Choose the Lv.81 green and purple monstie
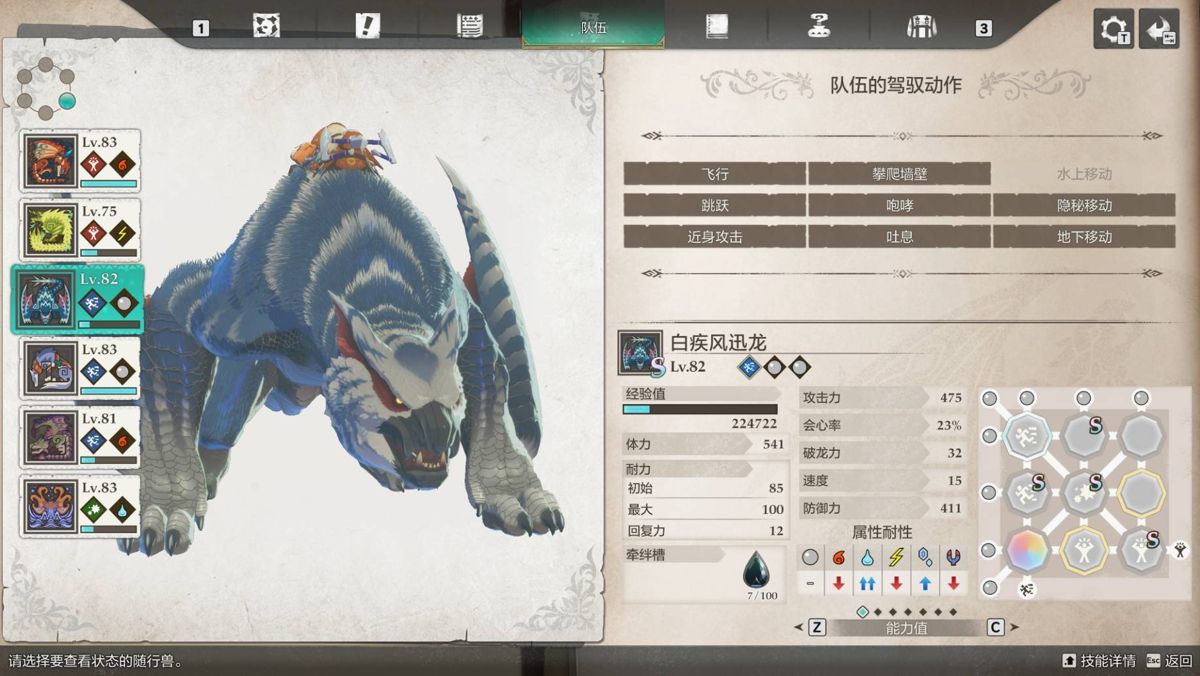Viewport: 1200px width, 676px height. pyautogui.click(x=81, y=437)
